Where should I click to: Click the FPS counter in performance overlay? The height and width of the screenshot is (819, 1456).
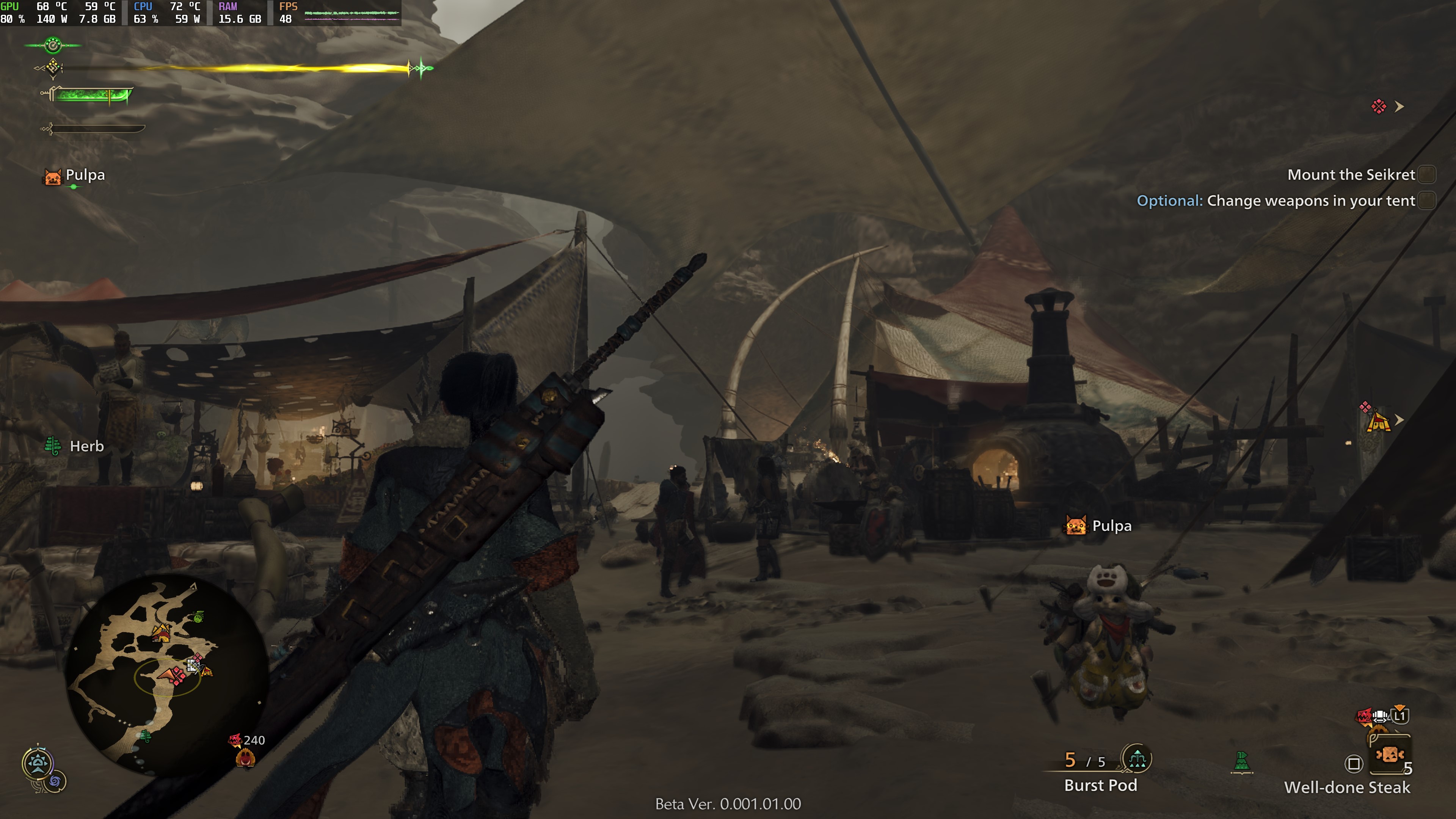pos(288,13)
